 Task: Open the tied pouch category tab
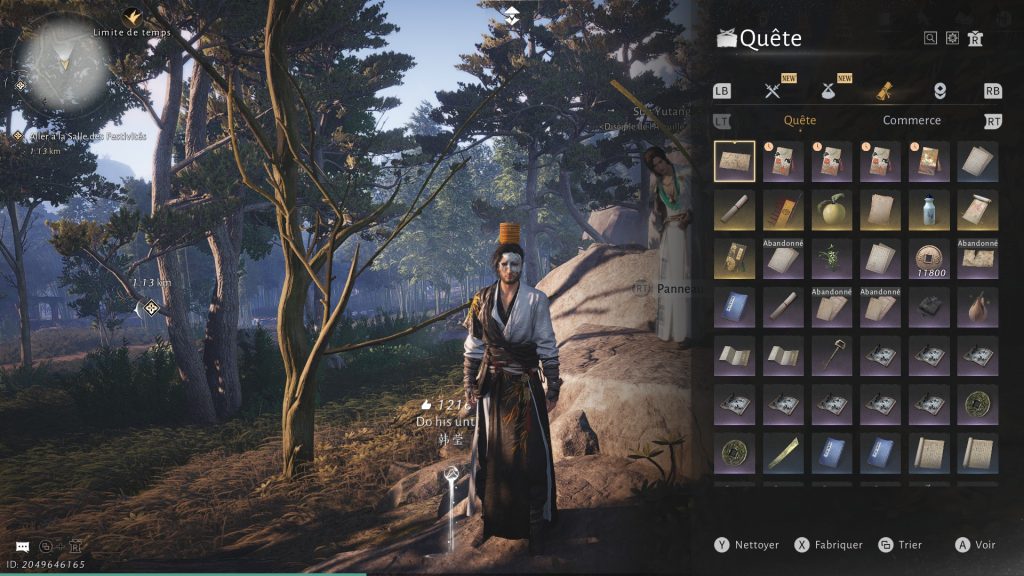(x=829, y=91)
